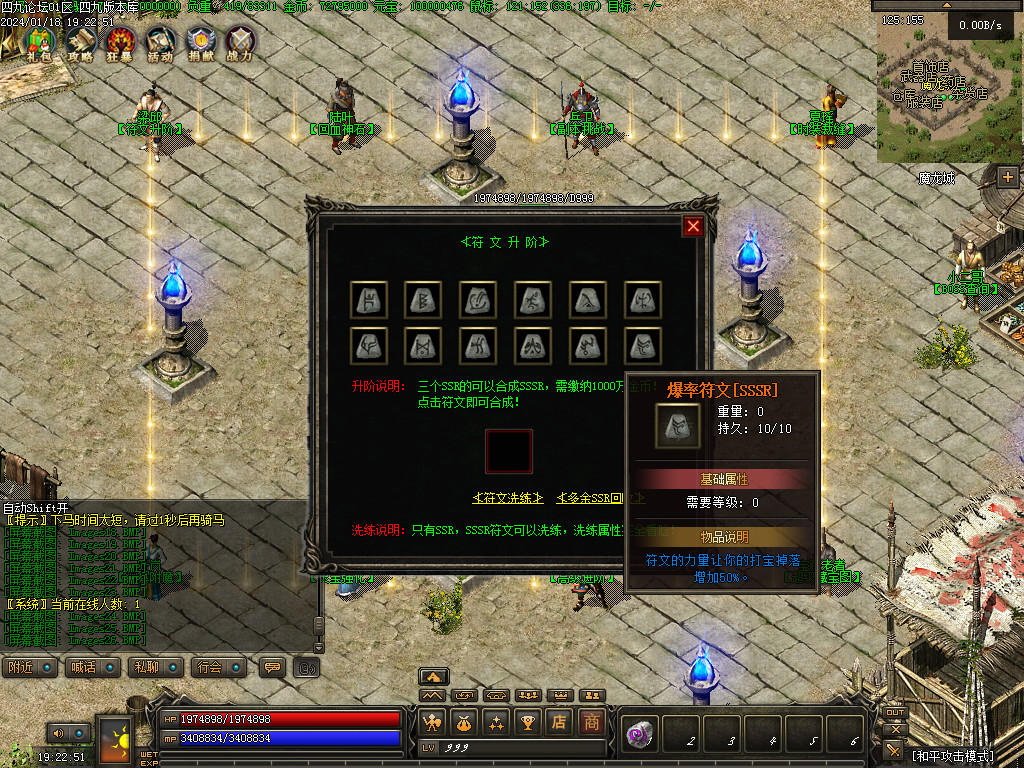Switch to the 私聊 private chat channel
This screenshot has height=768, width=1024.
click(x=157, y=667)
